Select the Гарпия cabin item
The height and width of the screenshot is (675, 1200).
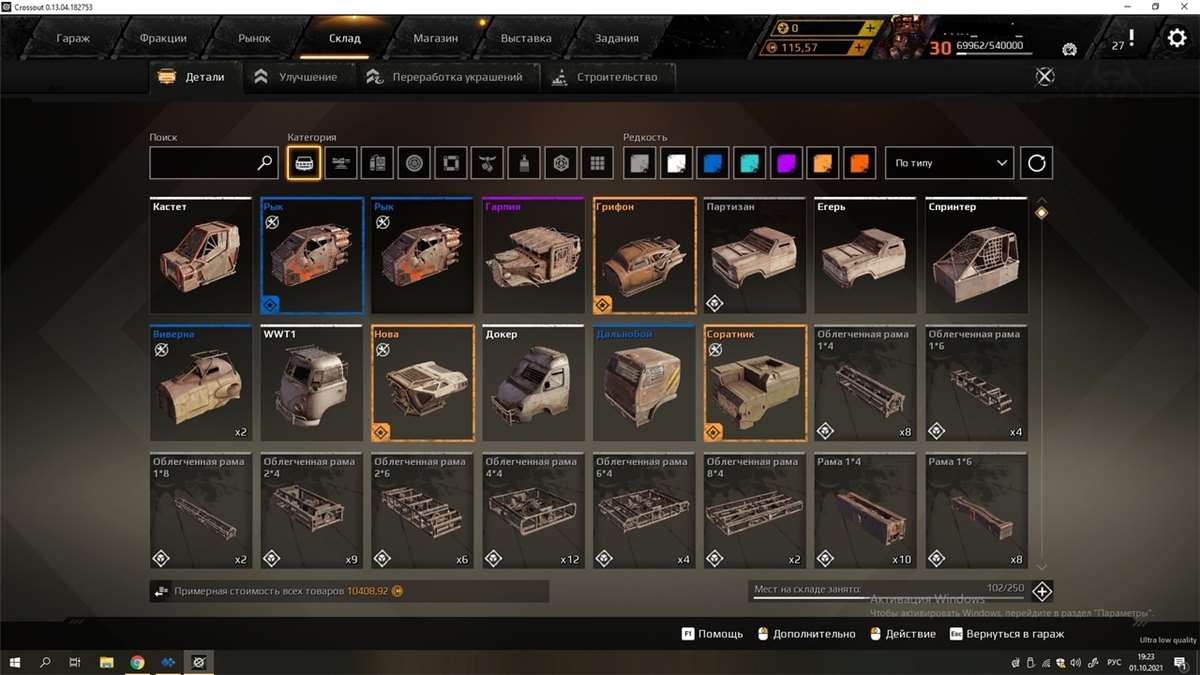tap(533, 256)
